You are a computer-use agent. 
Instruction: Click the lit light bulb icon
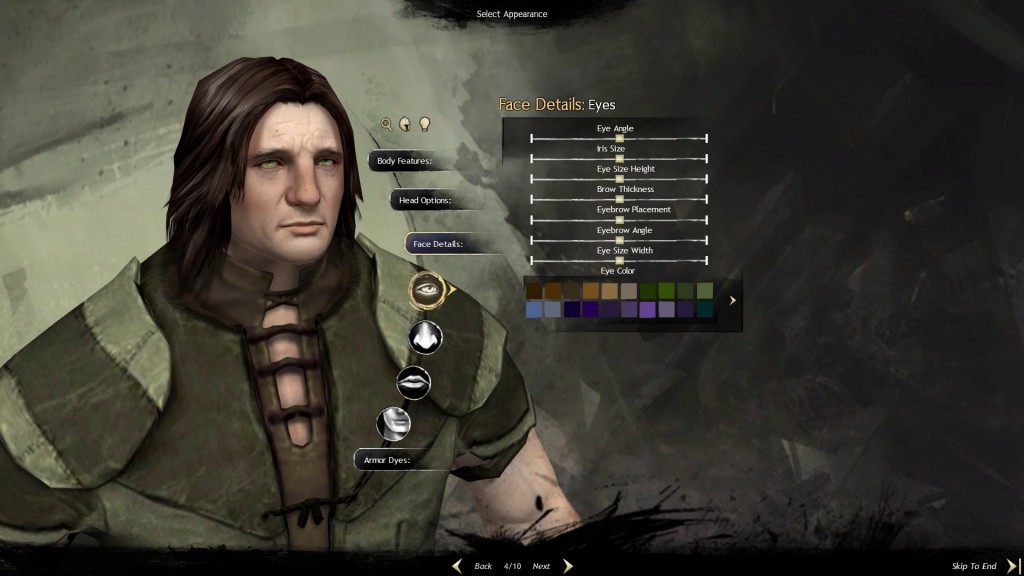(x=424, y=124)
